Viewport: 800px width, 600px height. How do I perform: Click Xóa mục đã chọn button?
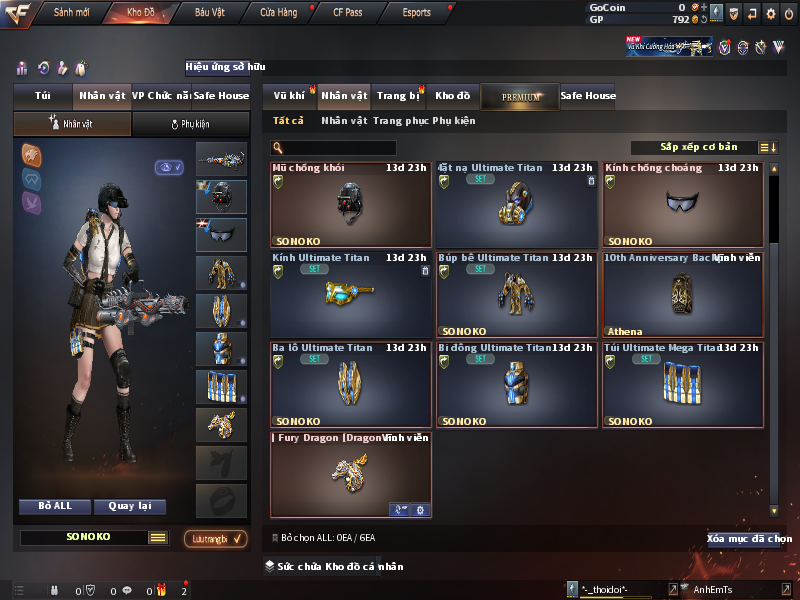pos(748,539)
